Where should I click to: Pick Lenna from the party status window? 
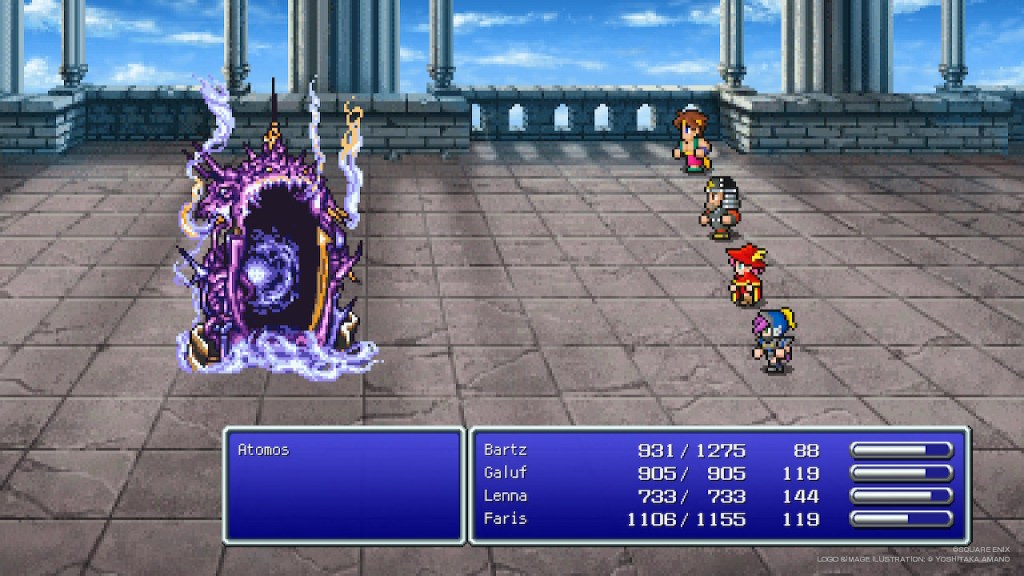pyautogui.click(x=505, y=496)
